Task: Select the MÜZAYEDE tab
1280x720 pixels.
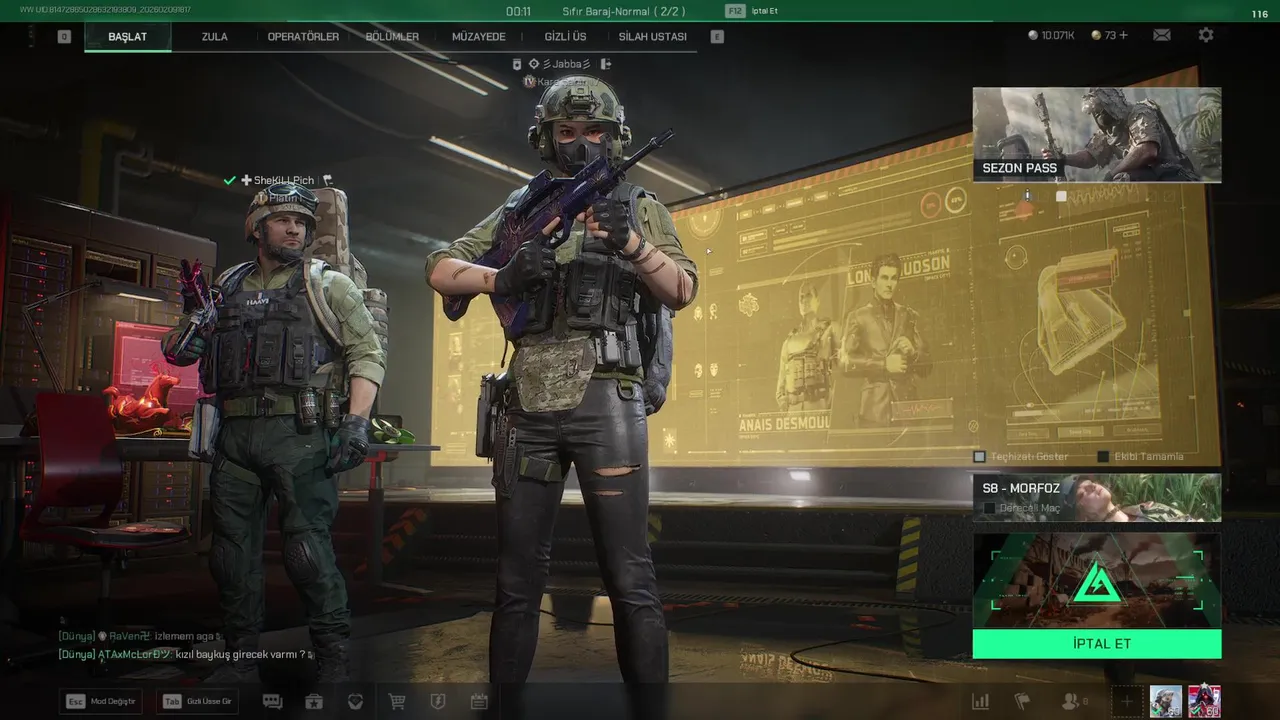Action: coord(479,37)
